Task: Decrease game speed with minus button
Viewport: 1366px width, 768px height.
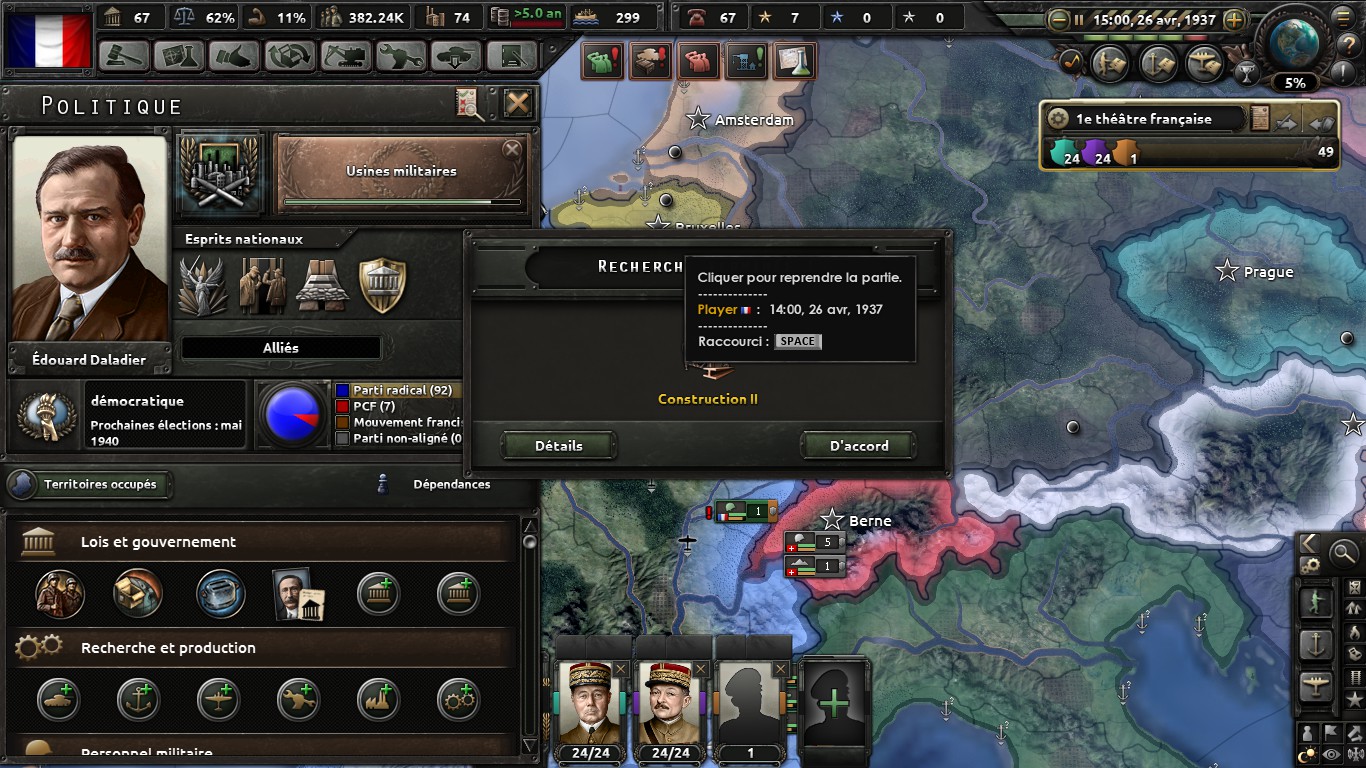Action: 1058,19
